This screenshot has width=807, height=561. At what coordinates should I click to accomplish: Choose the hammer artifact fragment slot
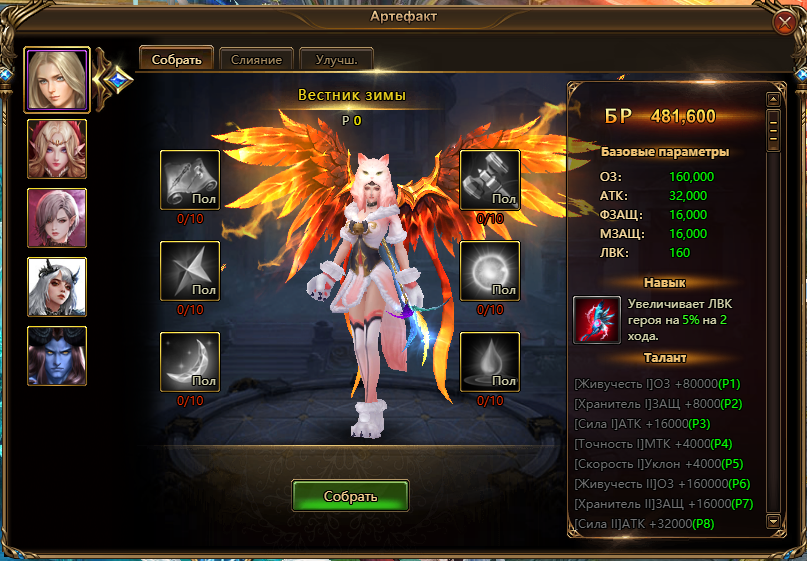pos(490,180)
